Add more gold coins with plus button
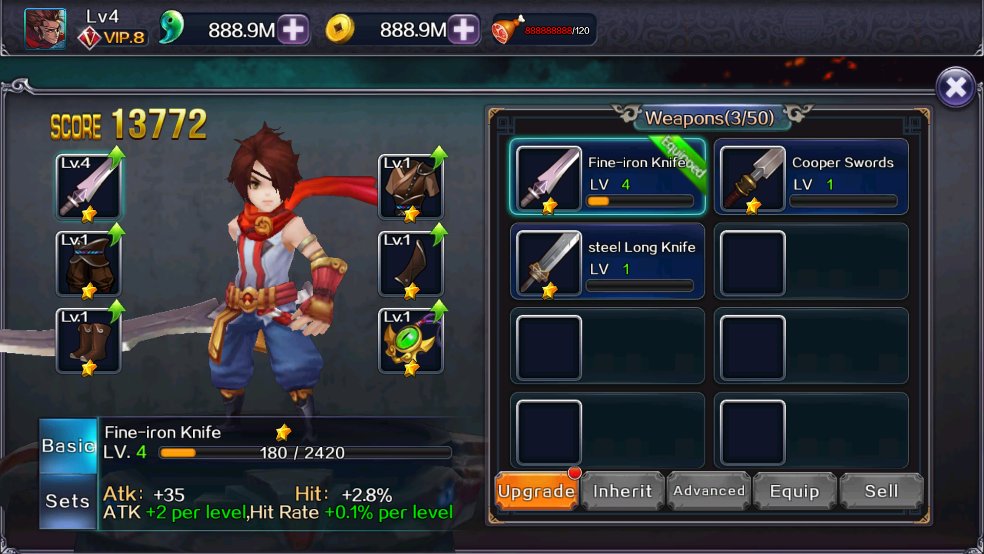Screen dimensions: 984x554 pos(464,30)
